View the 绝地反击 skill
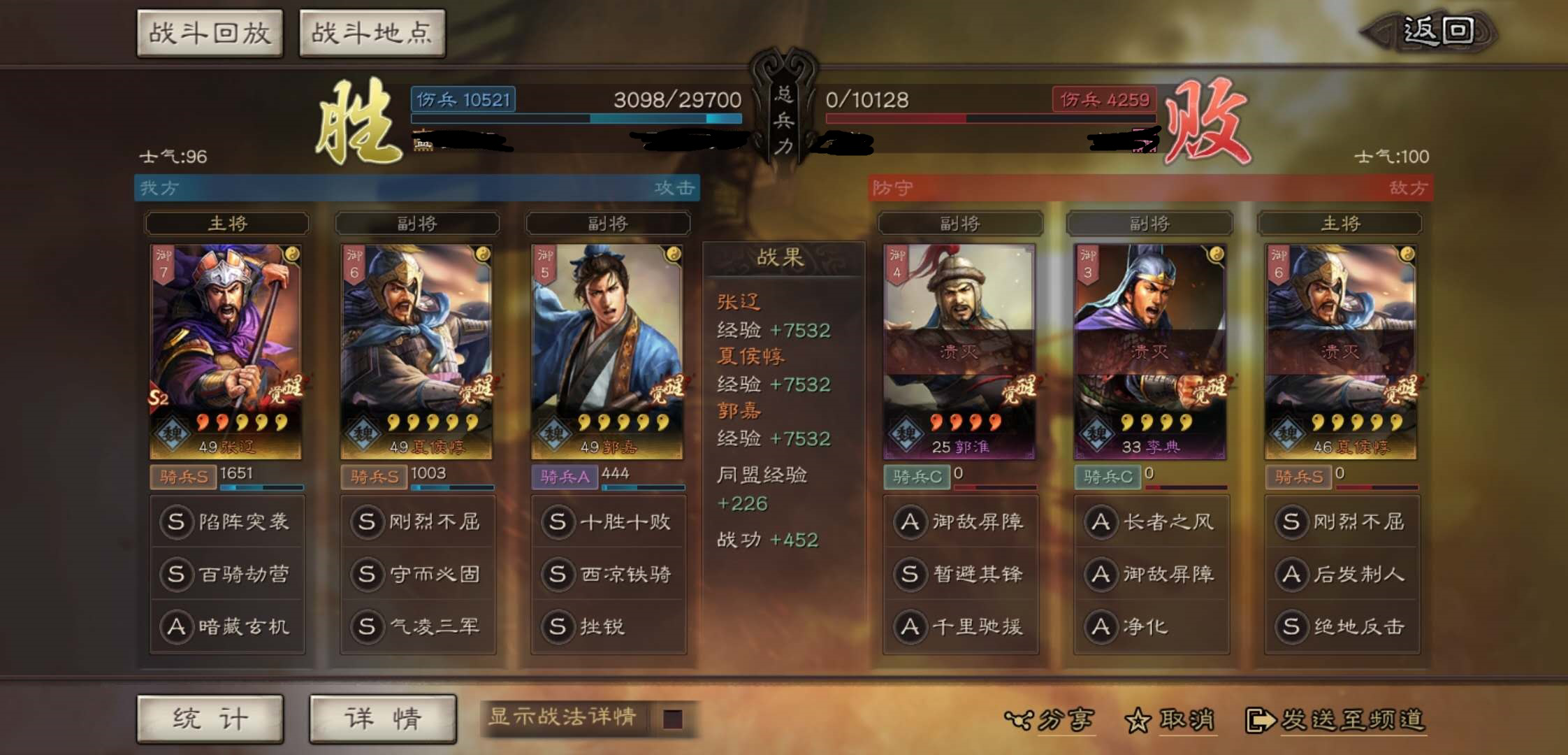Image resolution: width=1568 pixels, height=755 pixels. 1342,626
